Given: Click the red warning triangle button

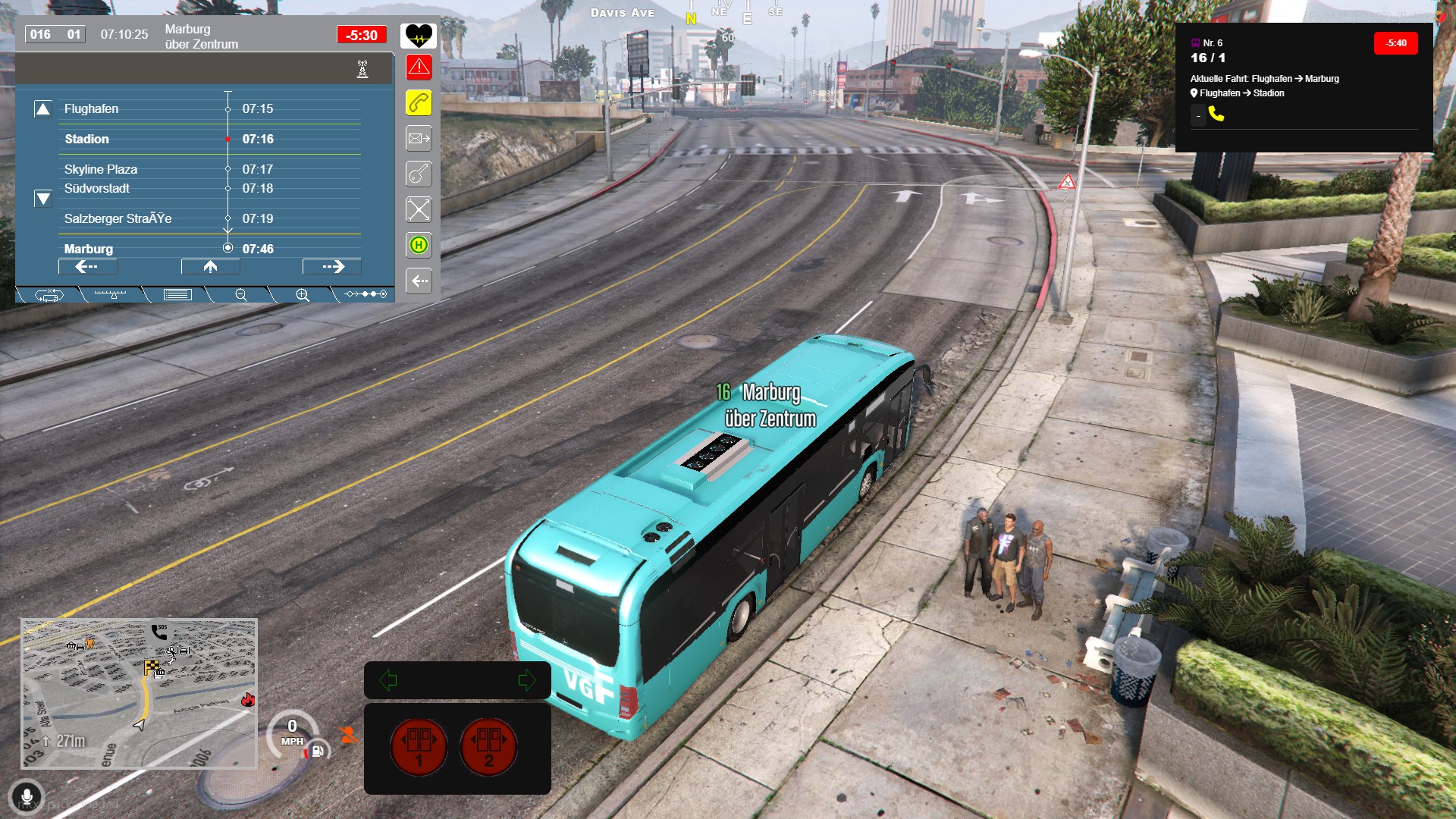Looking at the screenshot, I should point(419,67).
